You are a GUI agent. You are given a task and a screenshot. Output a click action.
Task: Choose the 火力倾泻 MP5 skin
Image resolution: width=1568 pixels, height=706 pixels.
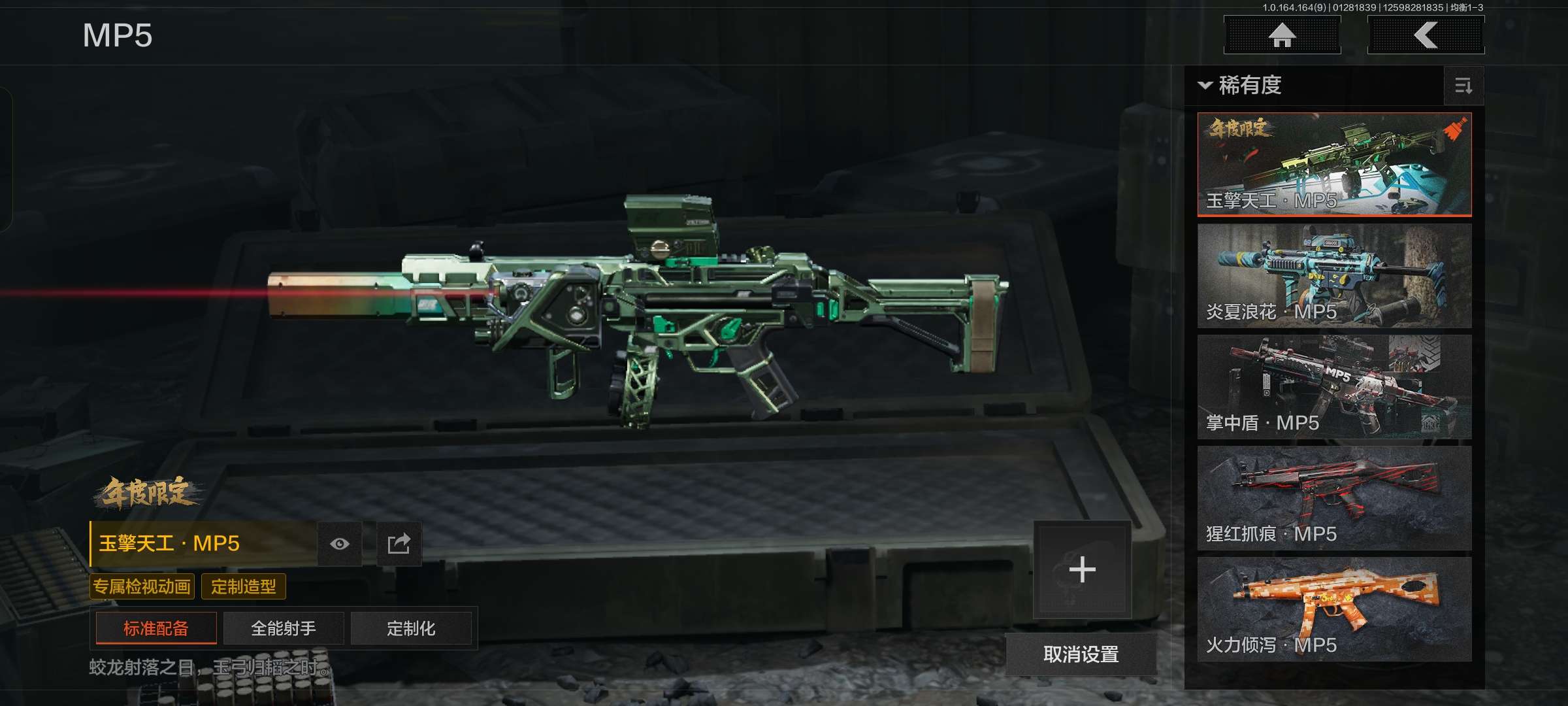point(1334,609)
